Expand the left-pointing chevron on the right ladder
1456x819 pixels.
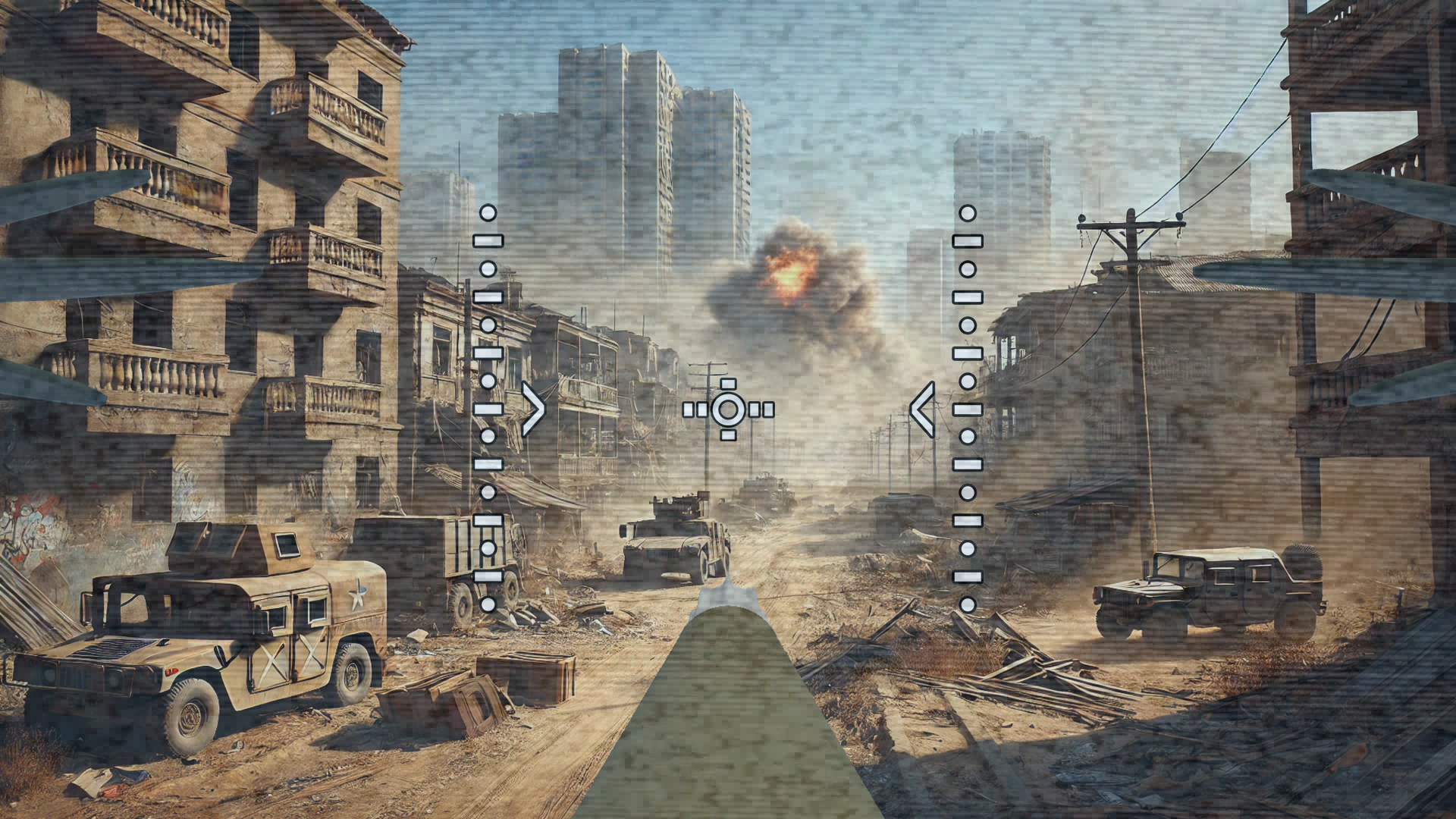point(924,409)
